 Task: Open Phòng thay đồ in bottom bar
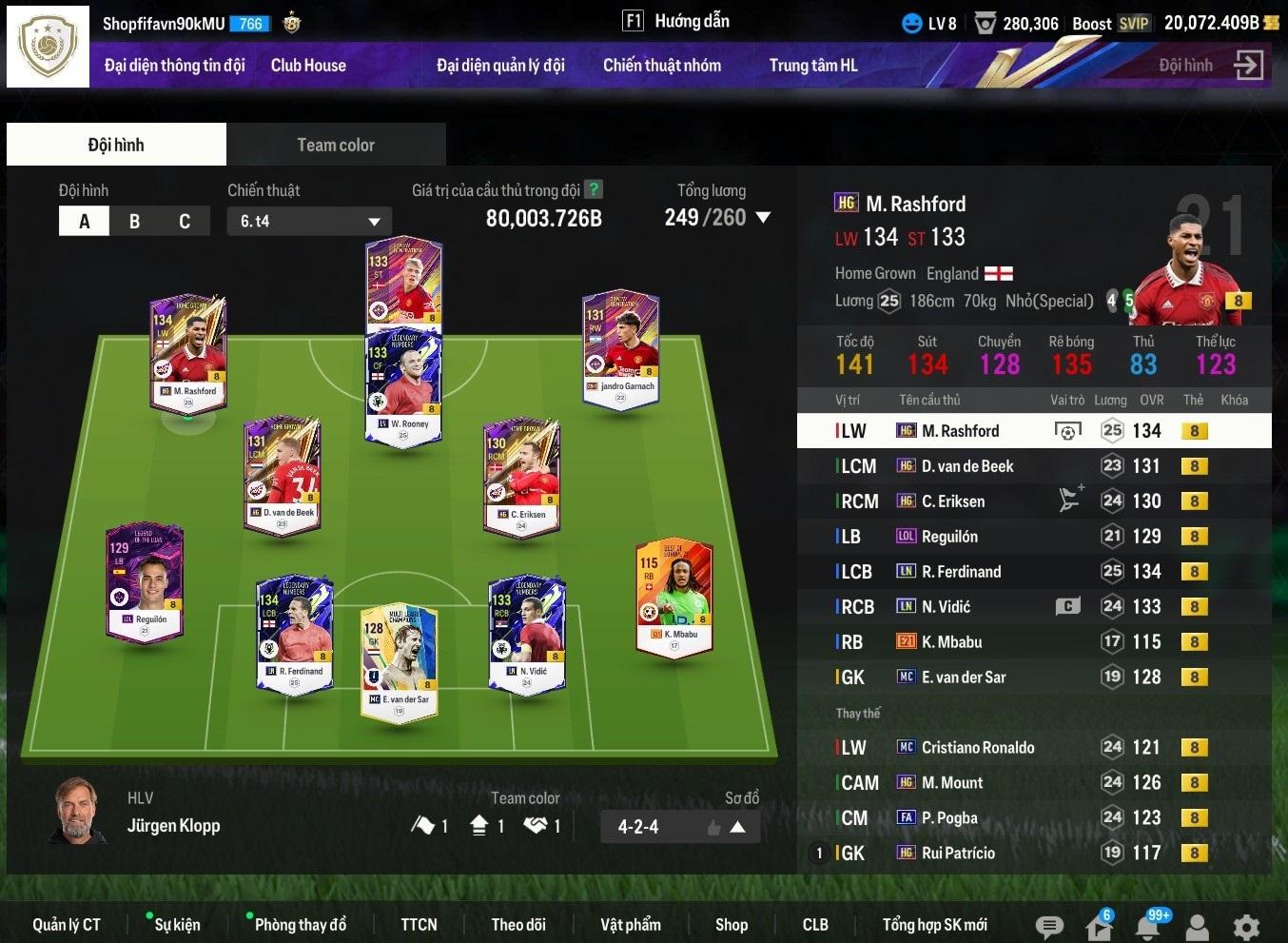pyautogui.click(x=300, y=925)
